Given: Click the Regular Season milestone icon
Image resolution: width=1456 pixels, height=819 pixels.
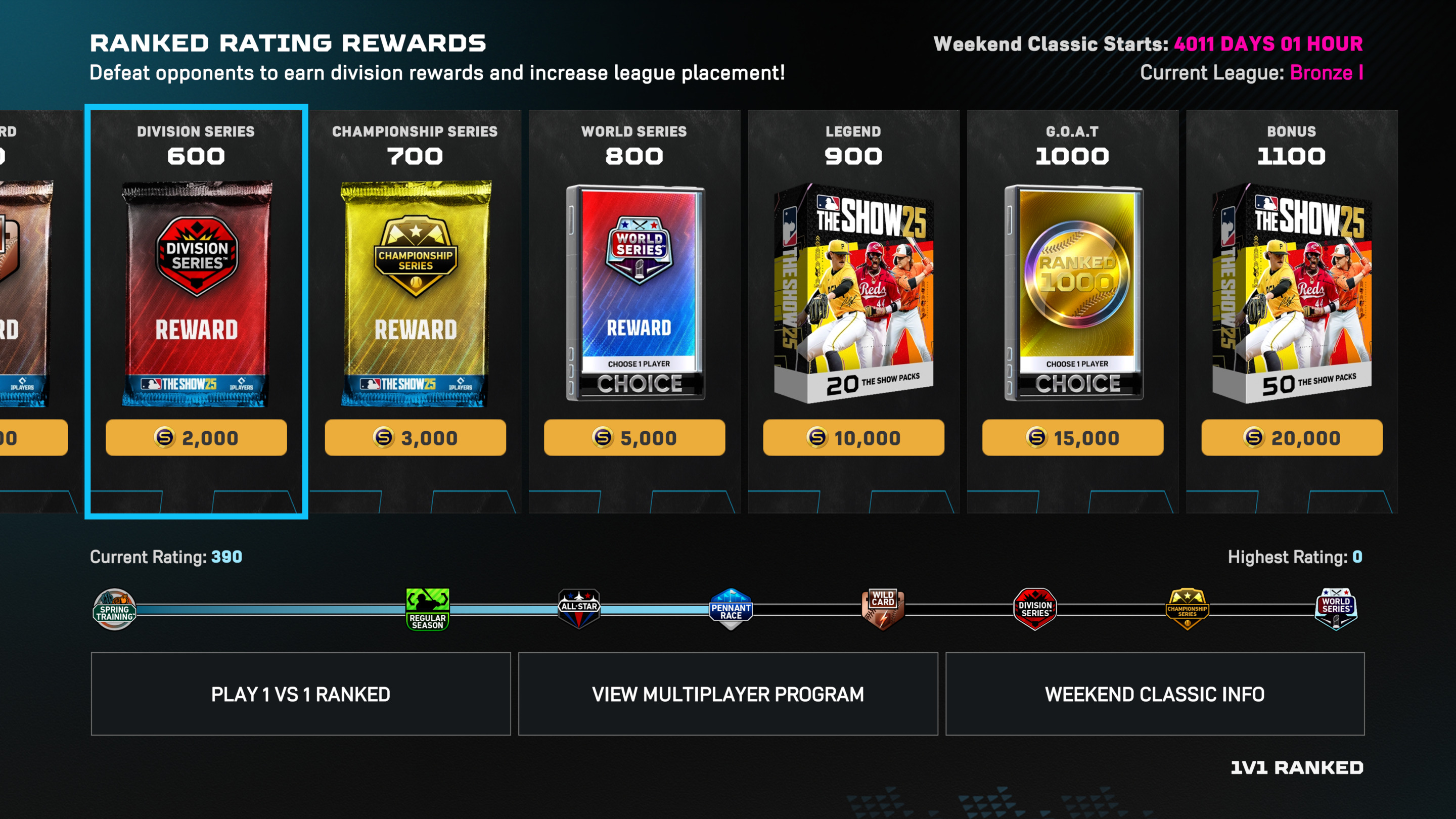Looking at the screenshot, I should (x=427, y=609).
